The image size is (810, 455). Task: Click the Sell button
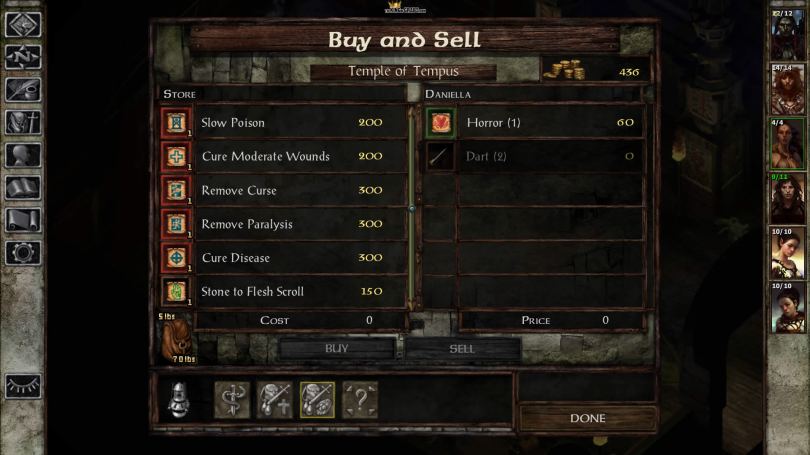point(461,348)
